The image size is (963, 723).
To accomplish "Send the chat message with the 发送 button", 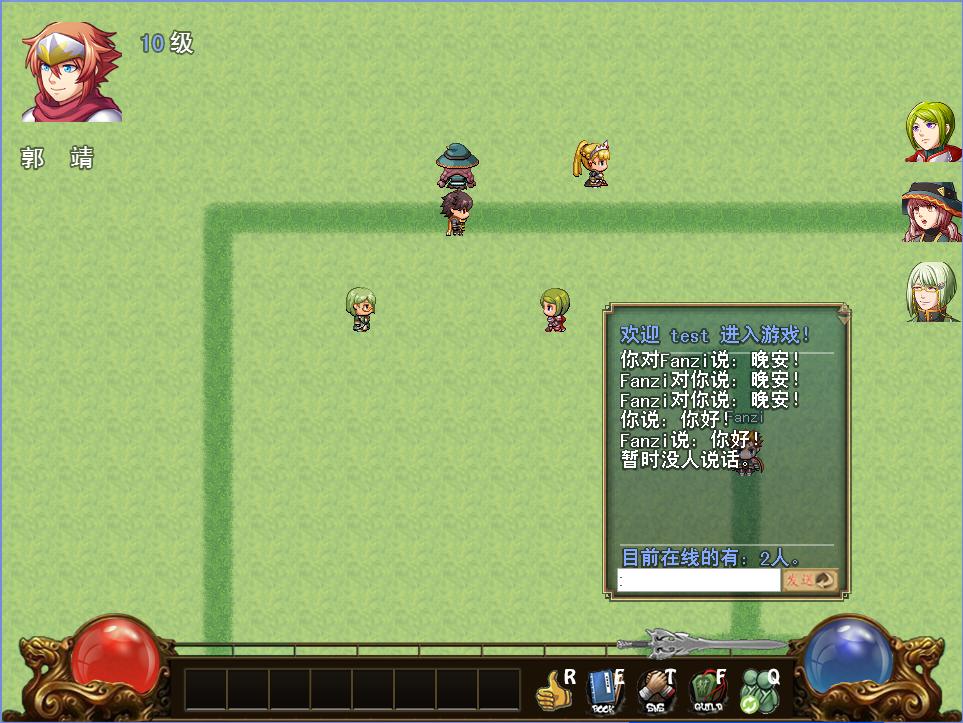I will [809, 580].
